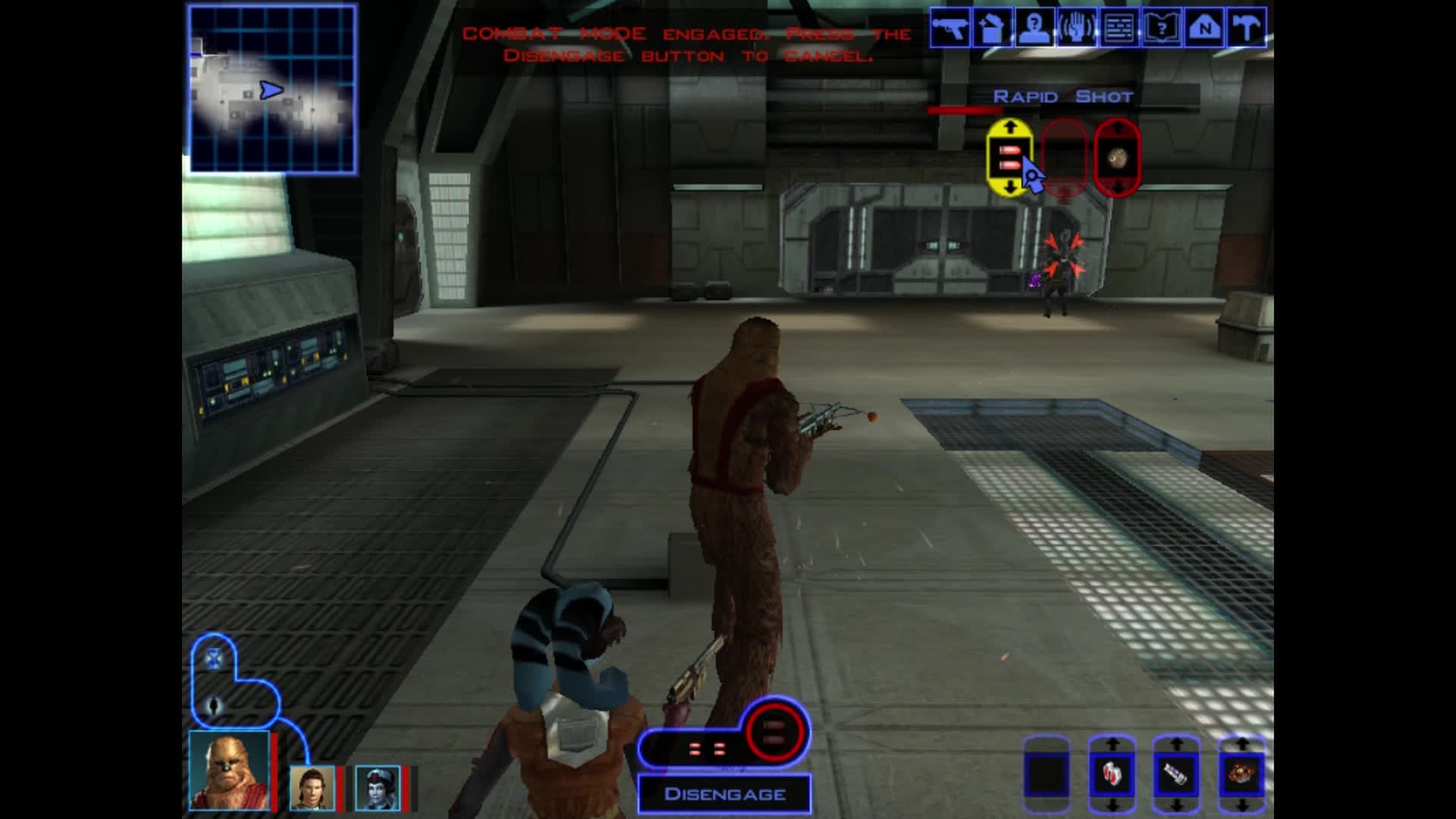Viewport: 1456px width, 819px height.
Task: Use the medpac action slot
Action: tap(1112, 775)
